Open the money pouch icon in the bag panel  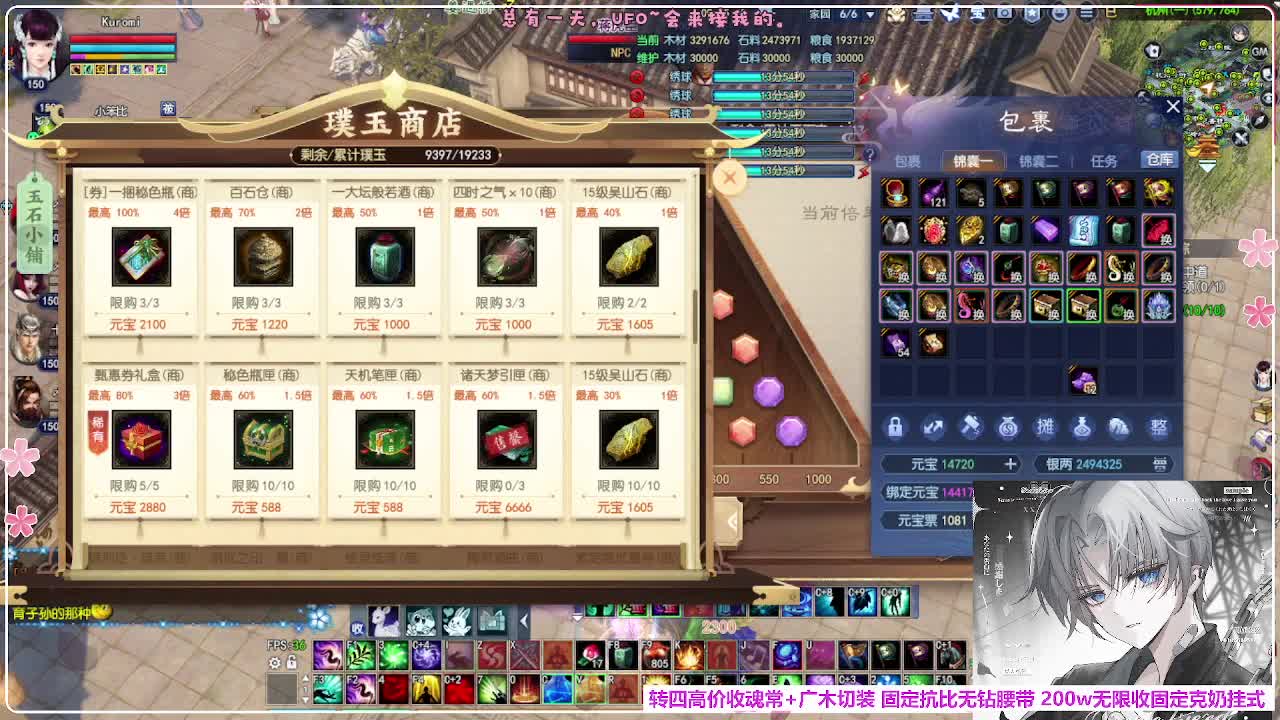click(1009, 428)
